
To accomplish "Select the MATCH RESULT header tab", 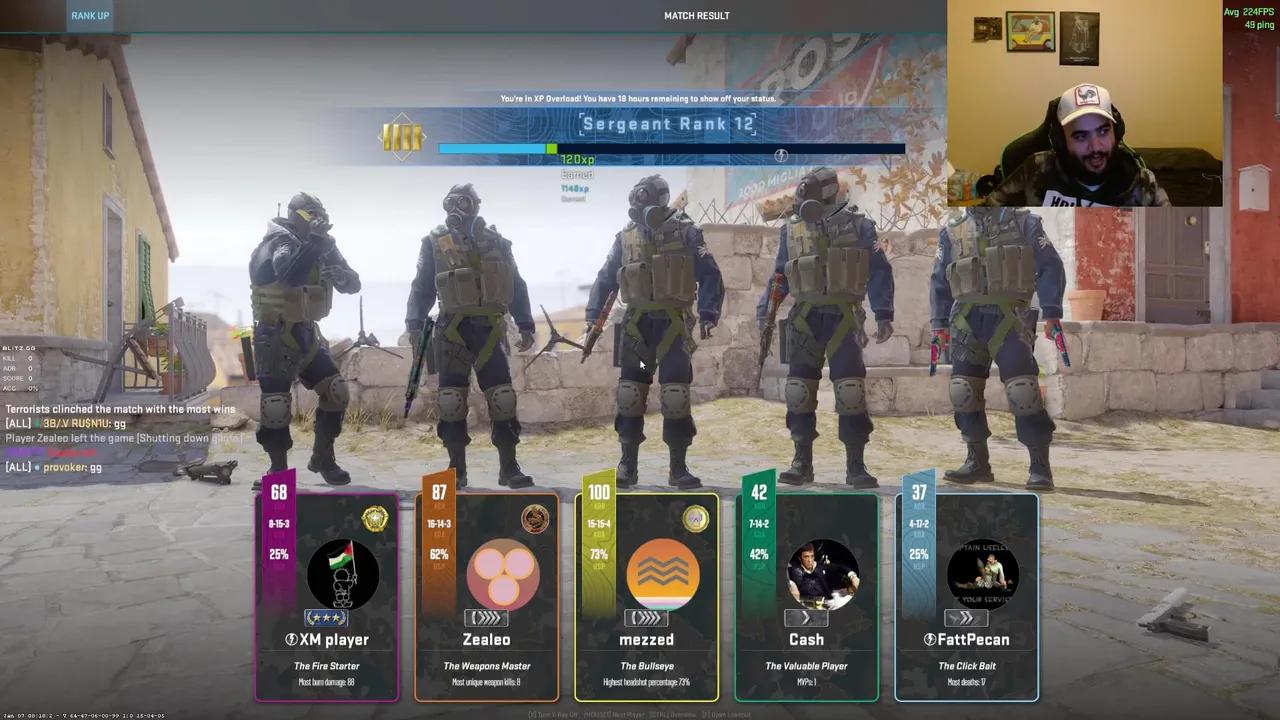I will click(x=697, y=15).
